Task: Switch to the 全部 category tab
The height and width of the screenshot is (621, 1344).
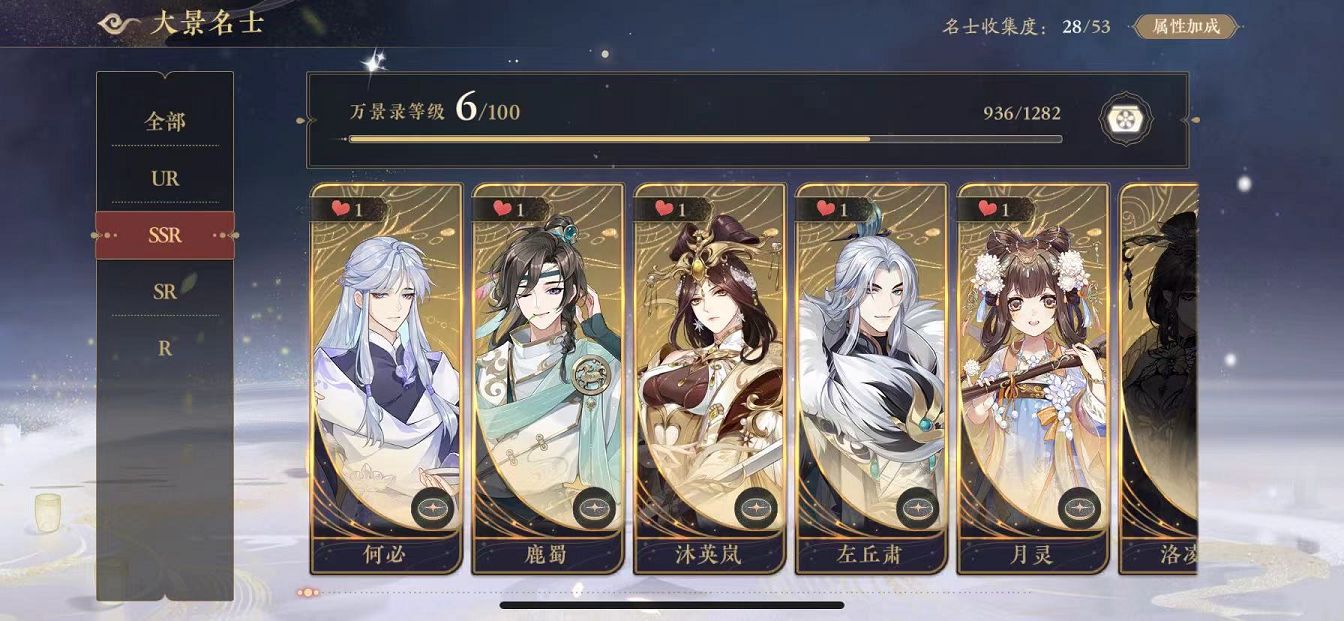Action: tap(165, 122)
